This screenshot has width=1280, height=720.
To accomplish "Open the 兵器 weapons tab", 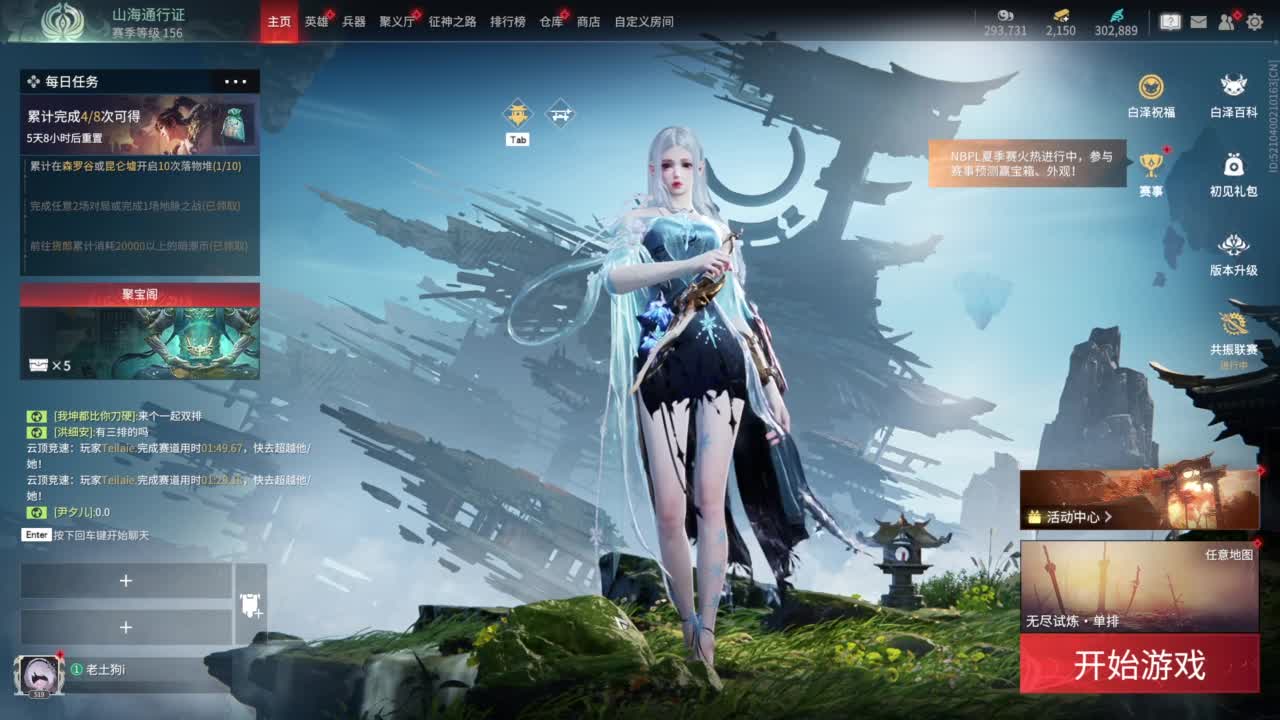I will (x=354, y=21).
